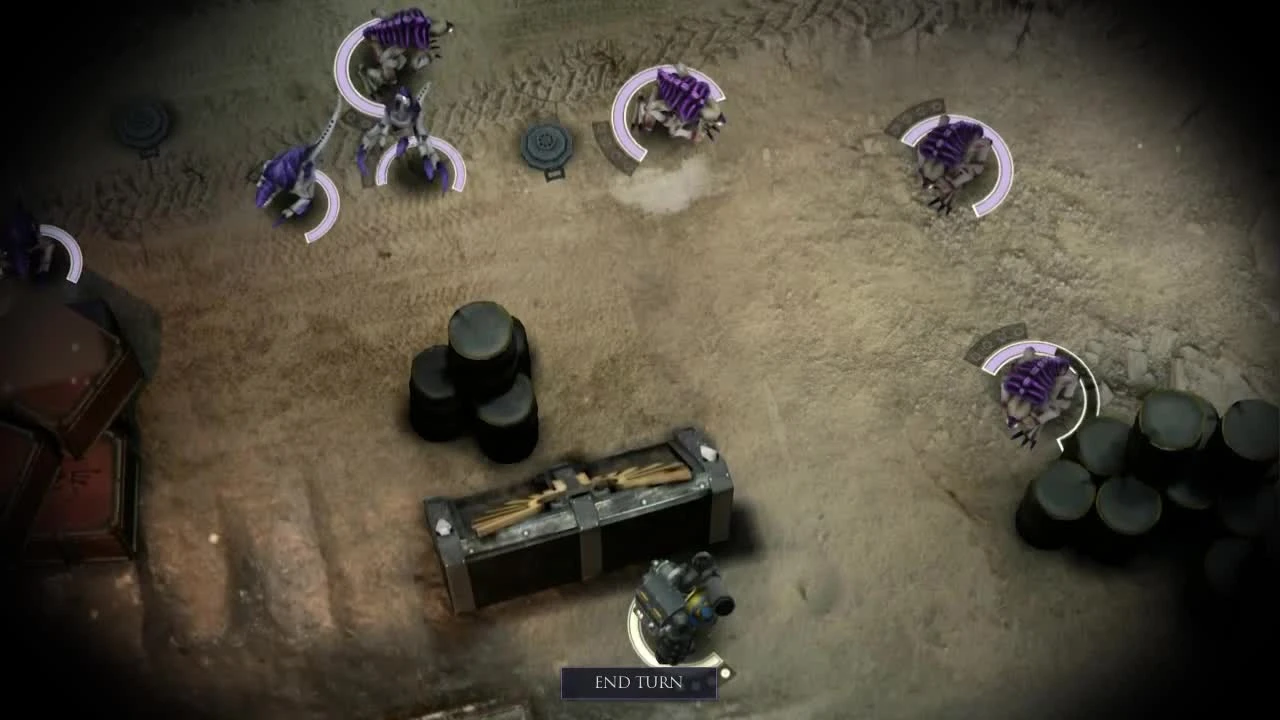This screenshot has width=1280, height=720.
Task: Click the circular hatch marker near top center
Action: [546, 143]
